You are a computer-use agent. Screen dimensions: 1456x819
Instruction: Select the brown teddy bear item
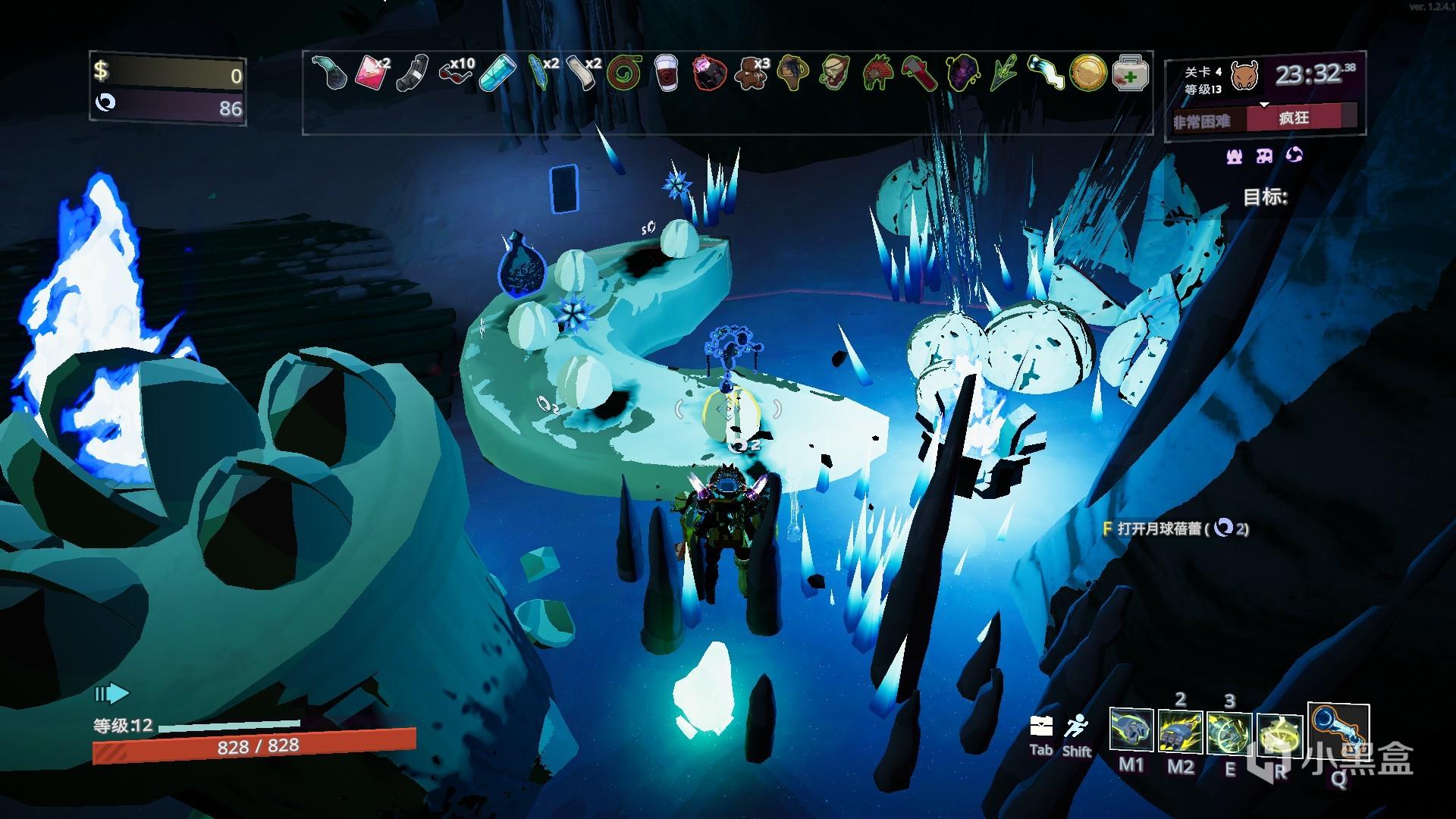(x=751, y=74)
